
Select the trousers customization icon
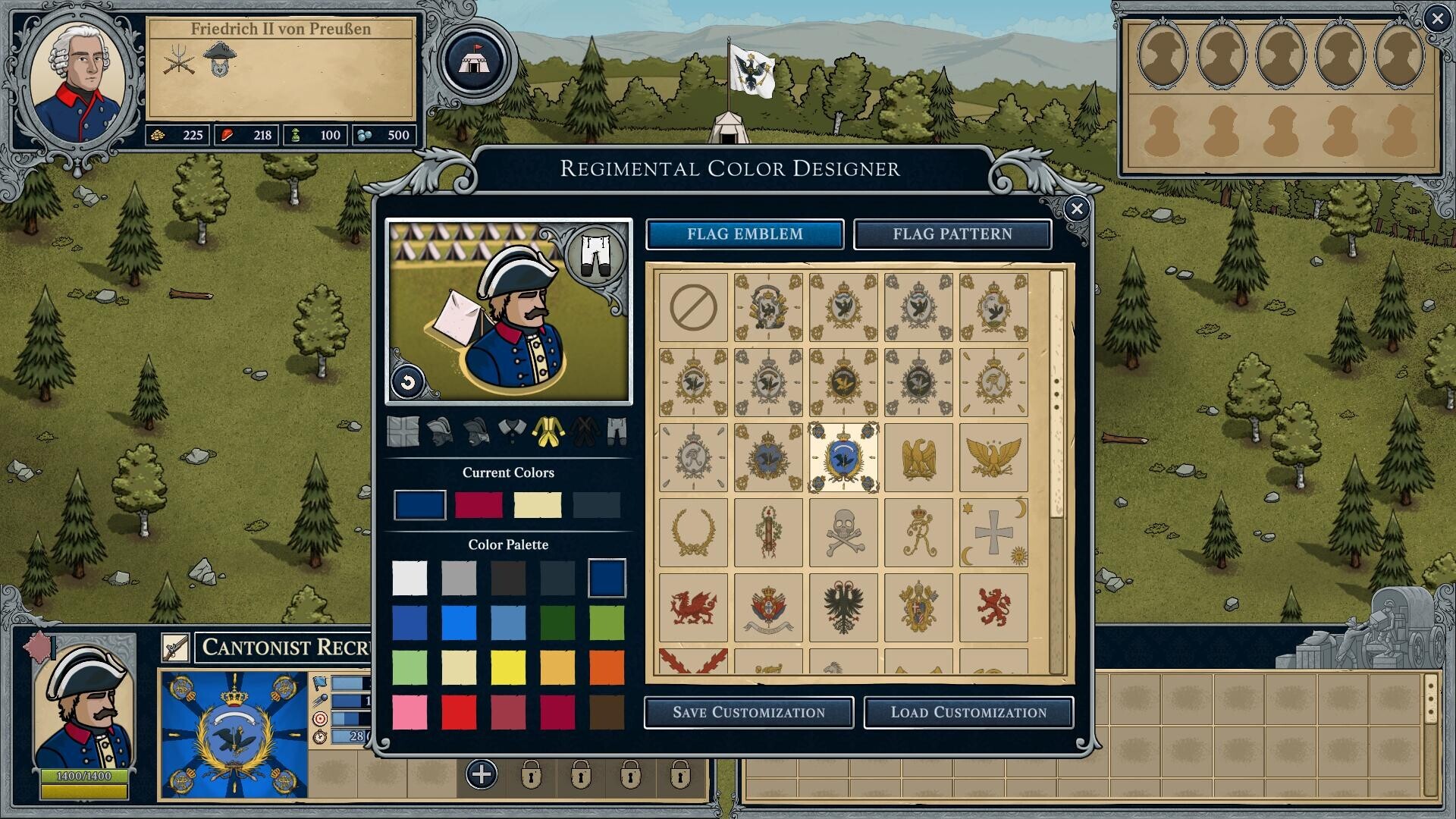pyautogui.click(x=616, y=432)
